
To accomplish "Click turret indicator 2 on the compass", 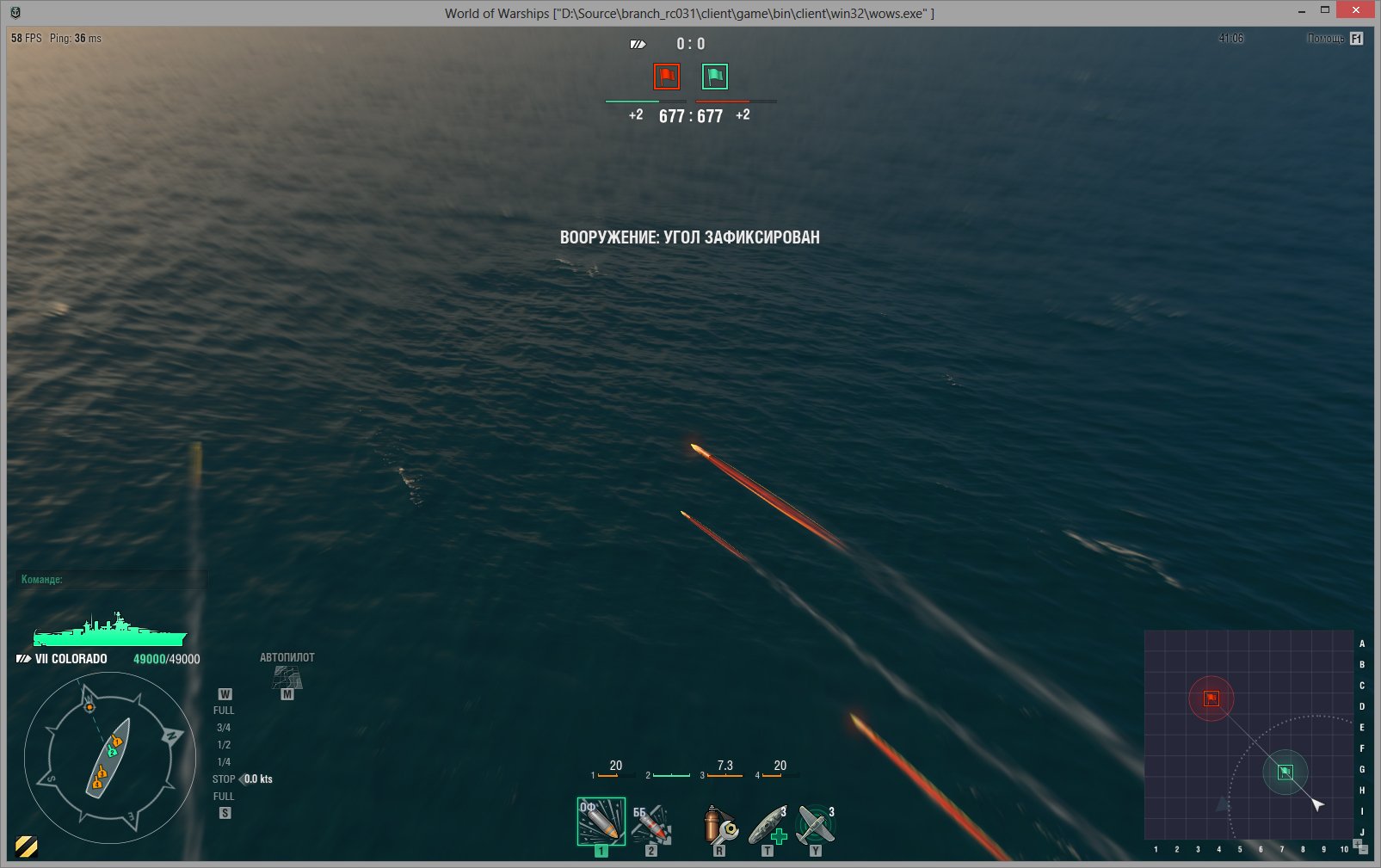I will [112, 754].
